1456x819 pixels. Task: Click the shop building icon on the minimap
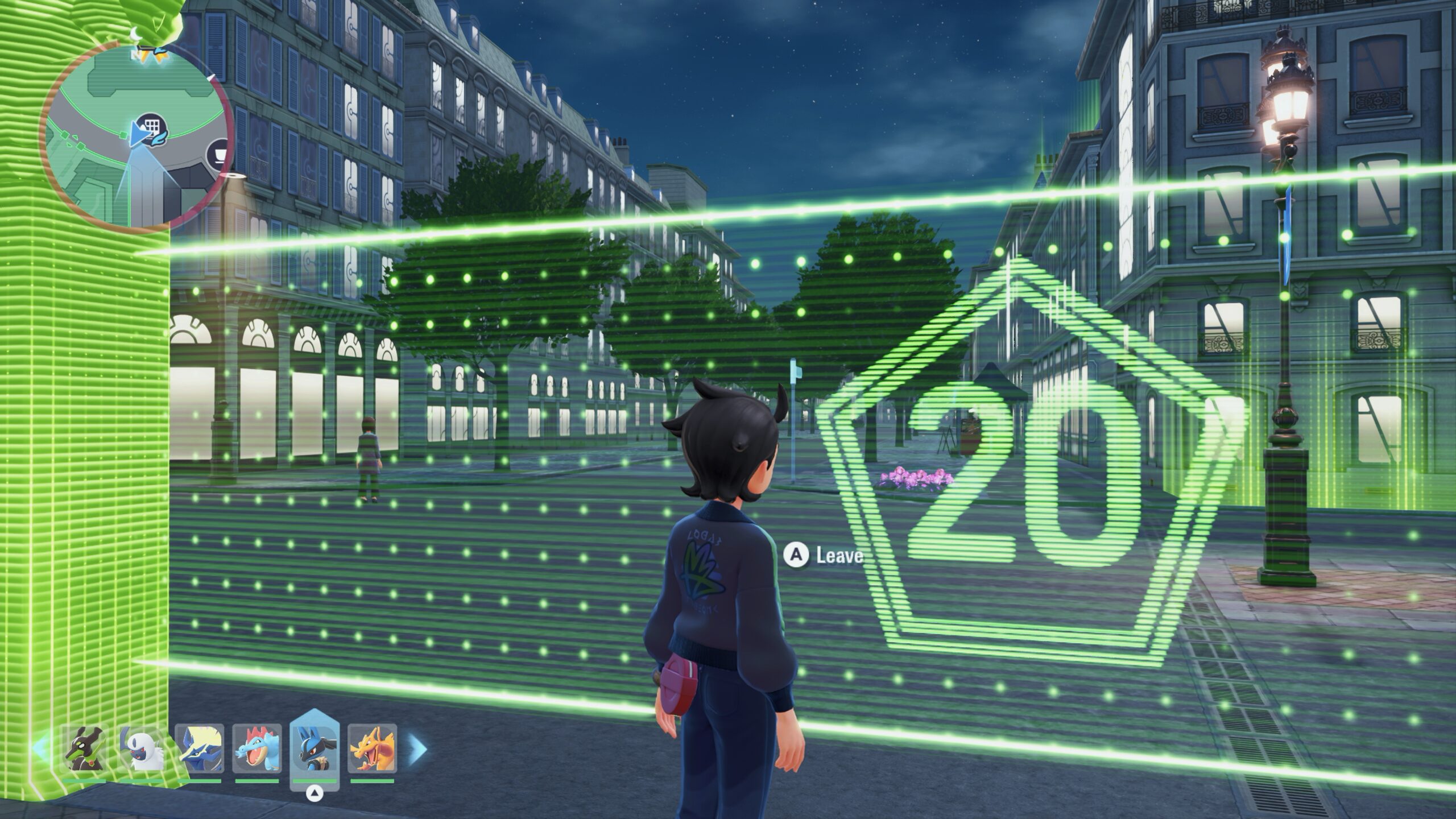click(152, 129)
